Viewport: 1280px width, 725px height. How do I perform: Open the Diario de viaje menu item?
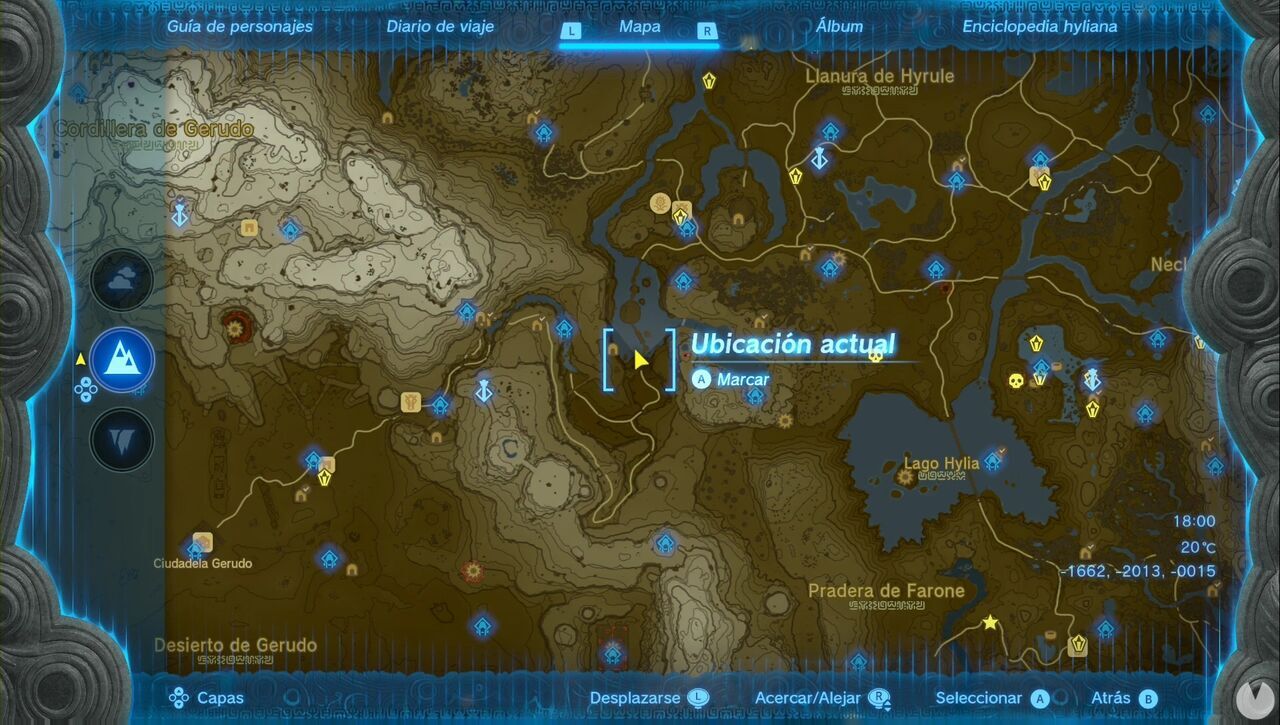click(x=440, y=27)
